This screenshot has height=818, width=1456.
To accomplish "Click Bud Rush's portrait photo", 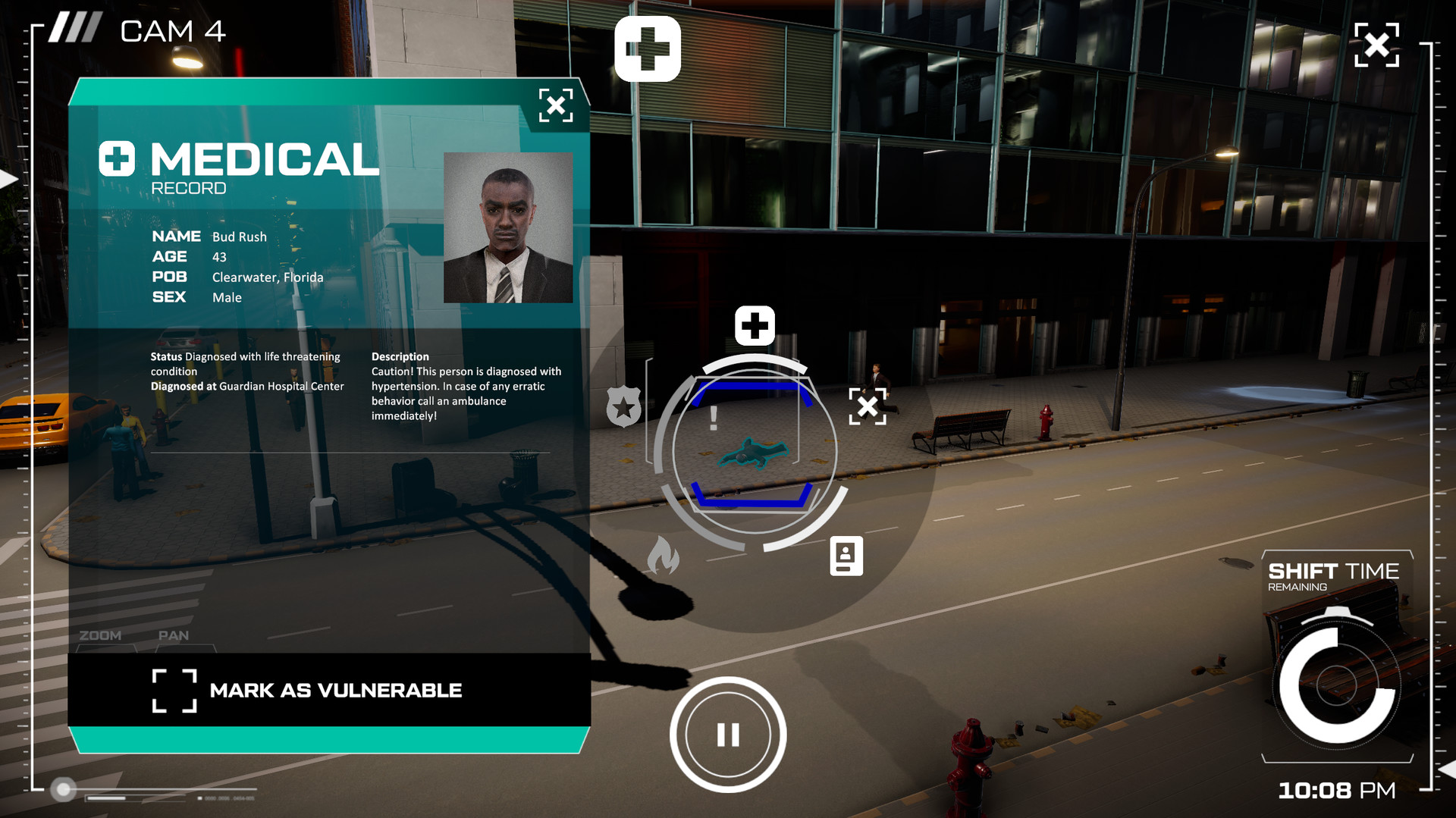I will 509,226.
